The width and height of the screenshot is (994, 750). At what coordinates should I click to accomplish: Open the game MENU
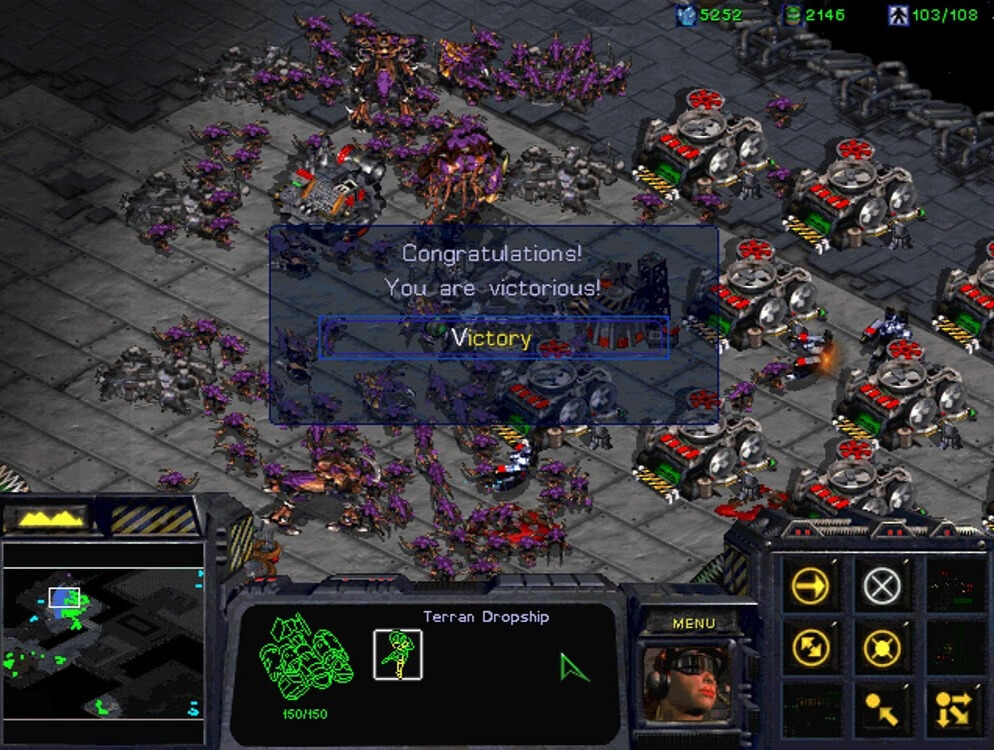693,623
